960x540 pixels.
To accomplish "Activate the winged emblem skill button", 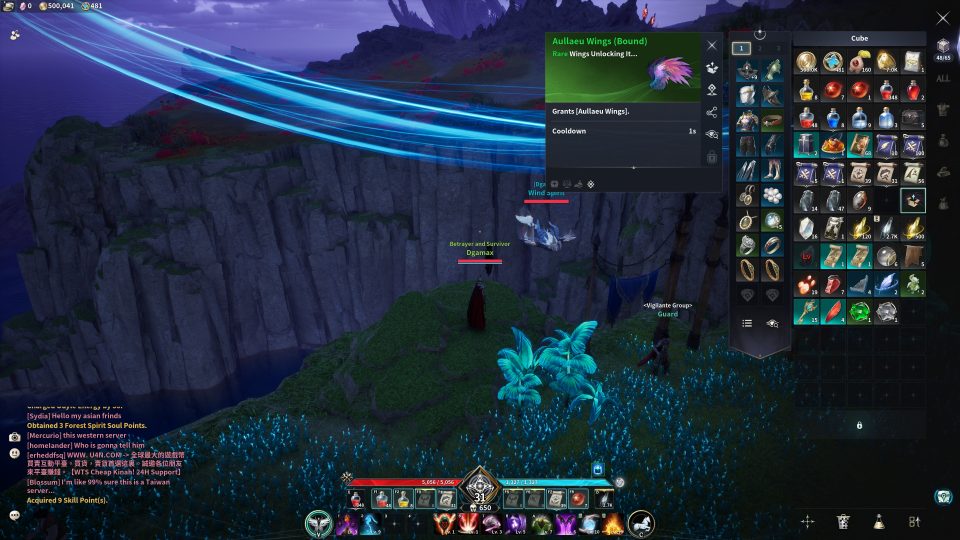I will point(319,523).
